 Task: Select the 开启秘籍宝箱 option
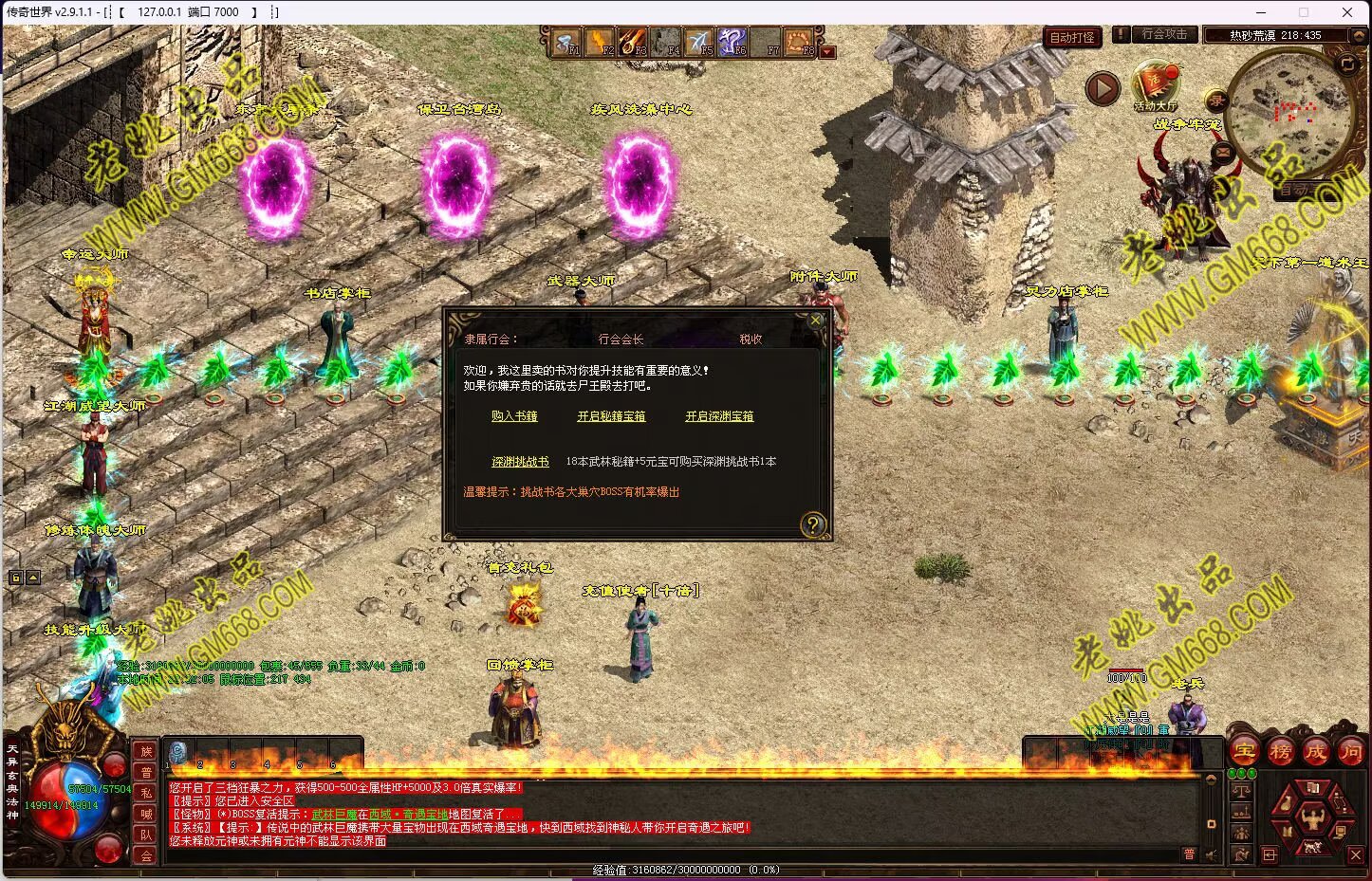click(x=611, y=416)
